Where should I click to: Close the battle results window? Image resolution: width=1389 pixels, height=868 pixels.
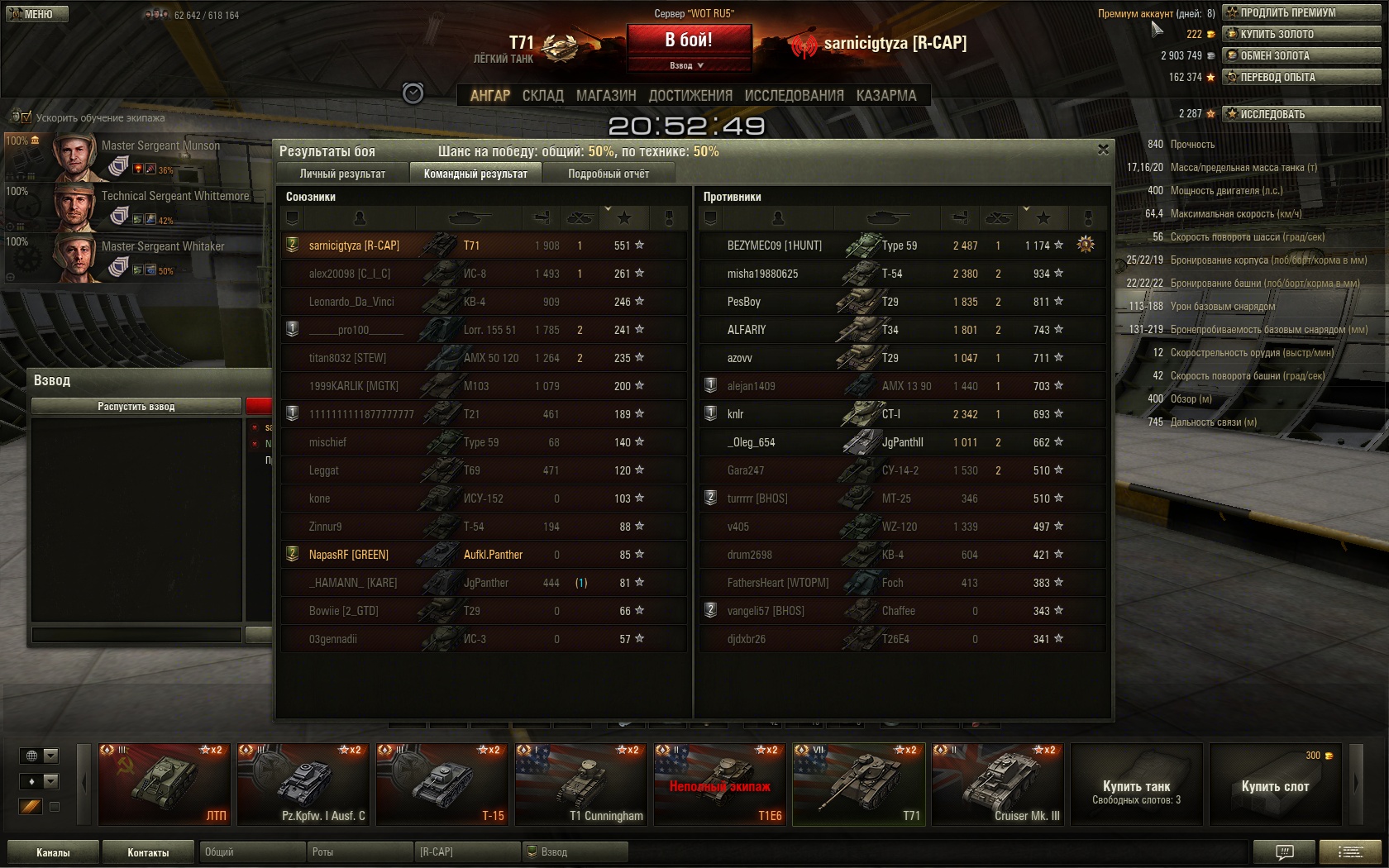click(x=1103, y=150)
